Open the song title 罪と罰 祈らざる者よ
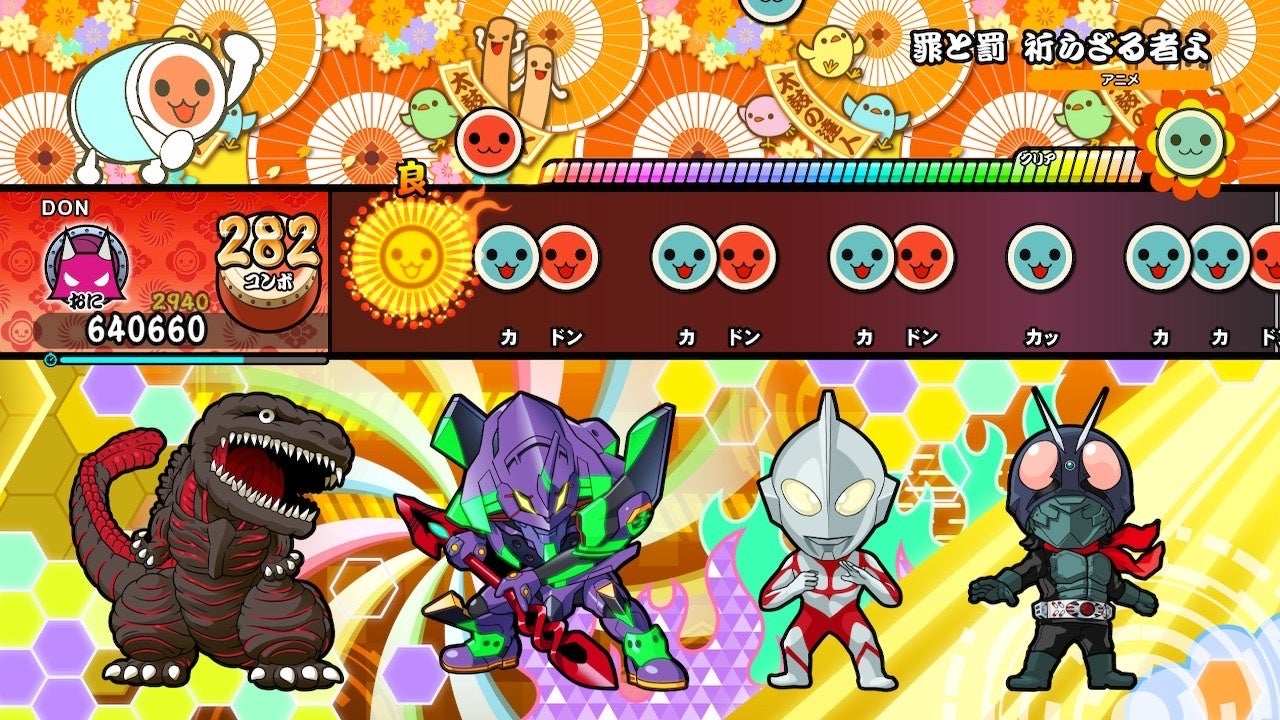The image size is (1280, 720). 1060,45
